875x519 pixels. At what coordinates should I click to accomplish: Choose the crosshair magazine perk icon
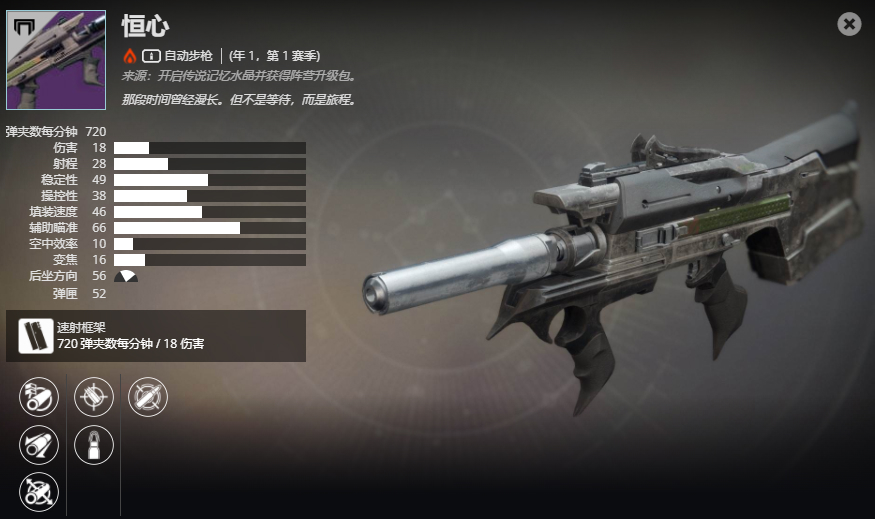tap(94, 397)
